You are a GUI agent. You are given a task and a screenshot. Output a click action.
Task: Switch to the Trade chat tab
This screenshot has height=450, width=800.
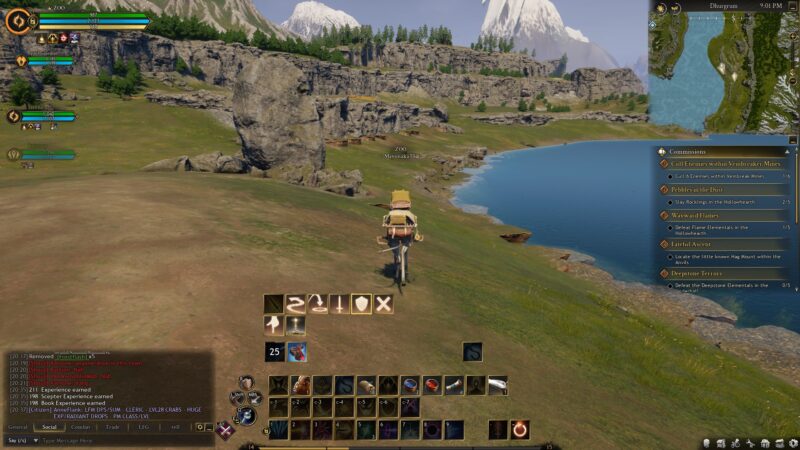(x=112, y=427)
